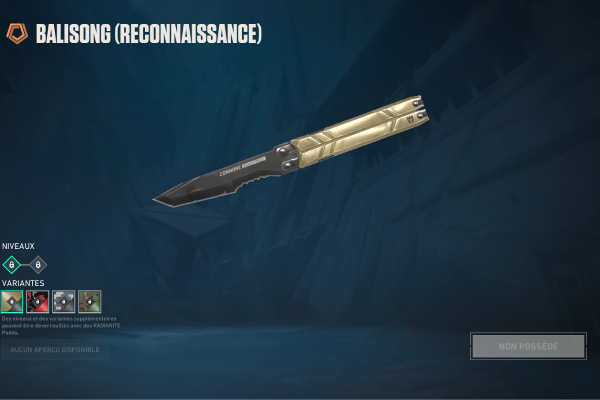
Task: Choose the grey digital camo variant swatch
Action: click(64, 301)
